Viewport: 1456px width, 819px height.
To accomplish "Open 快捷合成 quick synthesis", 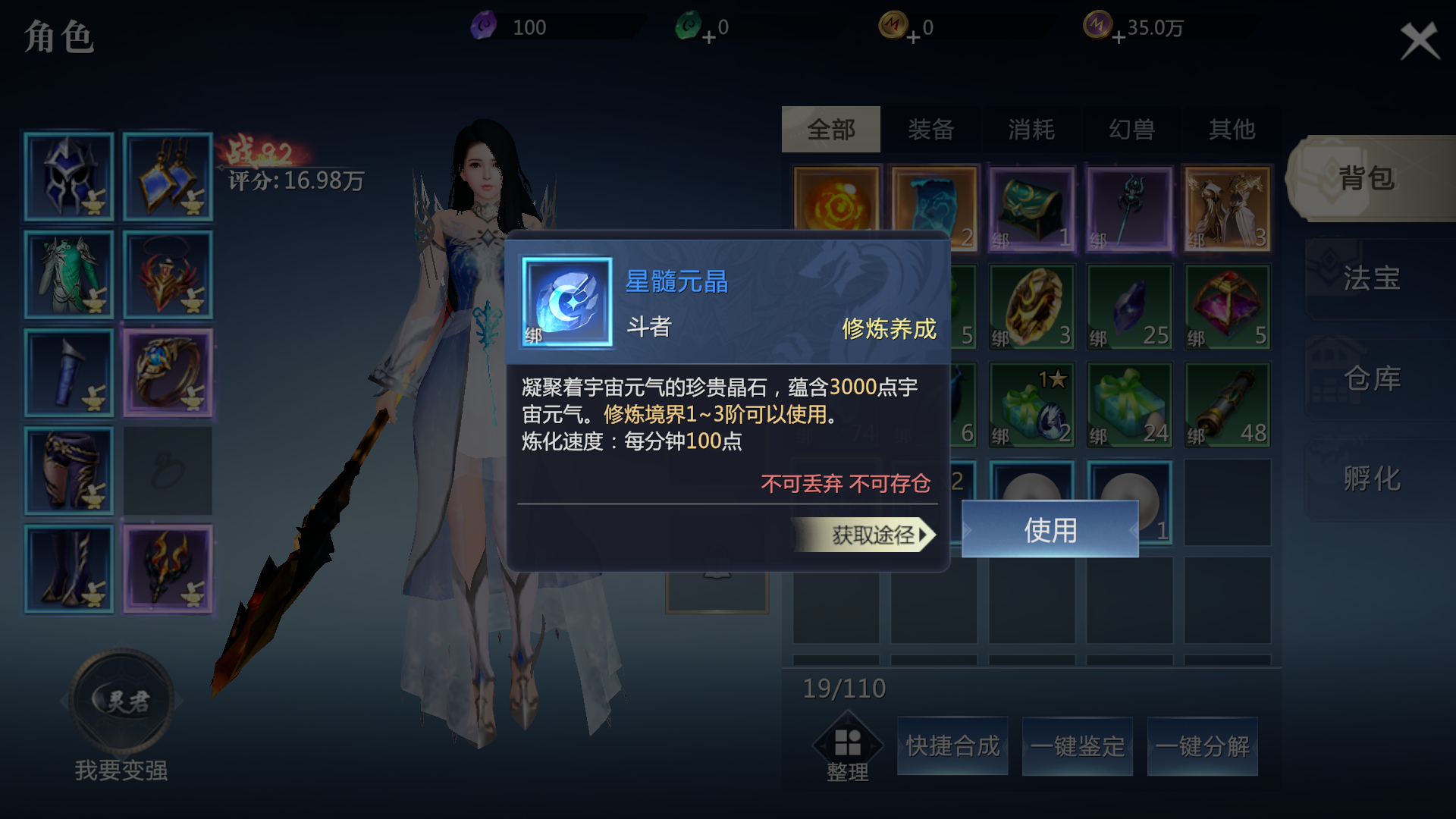I will coord(952,746).
